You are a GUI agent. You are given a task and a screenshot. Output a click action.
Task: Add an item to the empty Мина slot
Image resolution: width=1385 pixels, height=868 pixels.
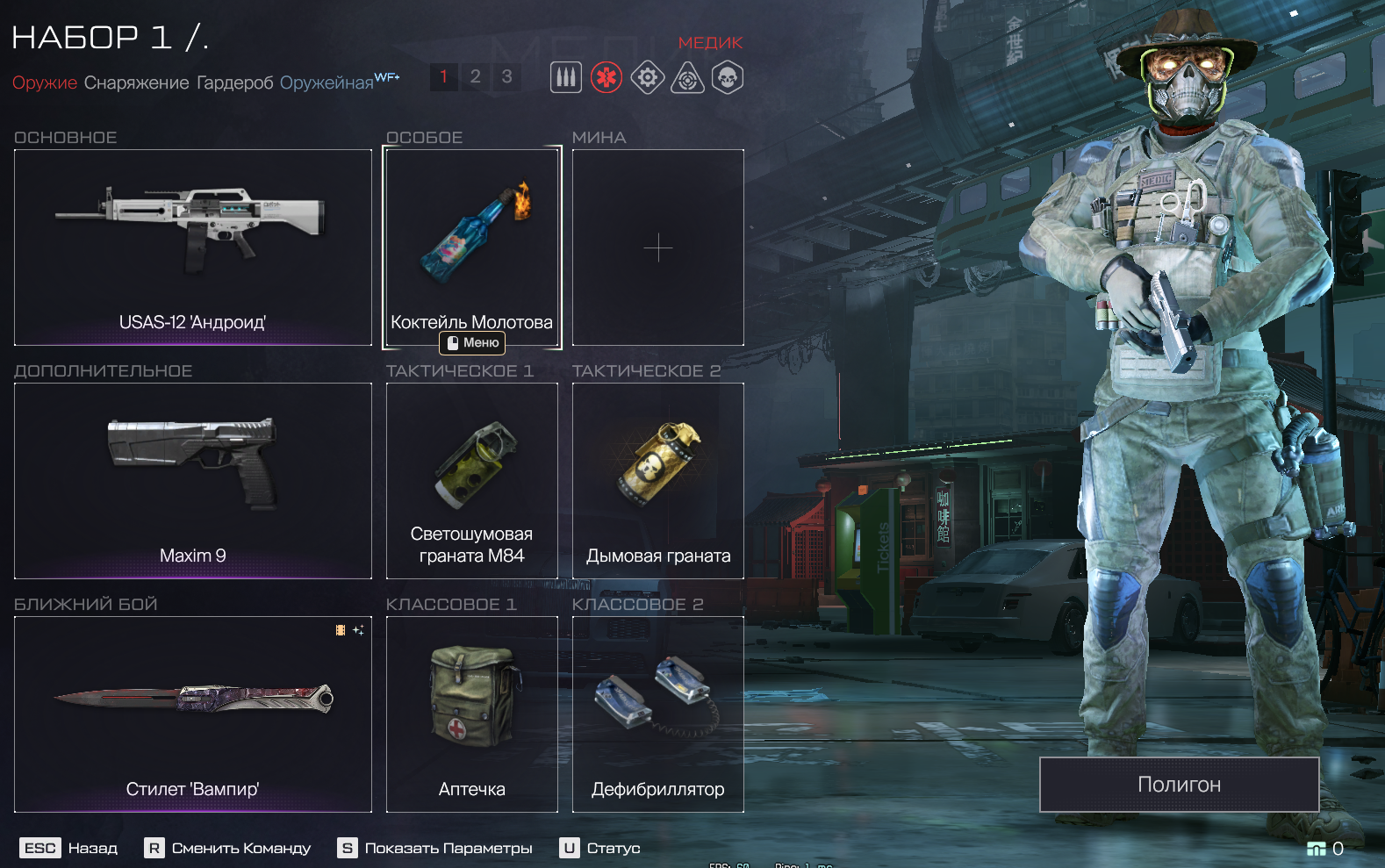point(657,247)
